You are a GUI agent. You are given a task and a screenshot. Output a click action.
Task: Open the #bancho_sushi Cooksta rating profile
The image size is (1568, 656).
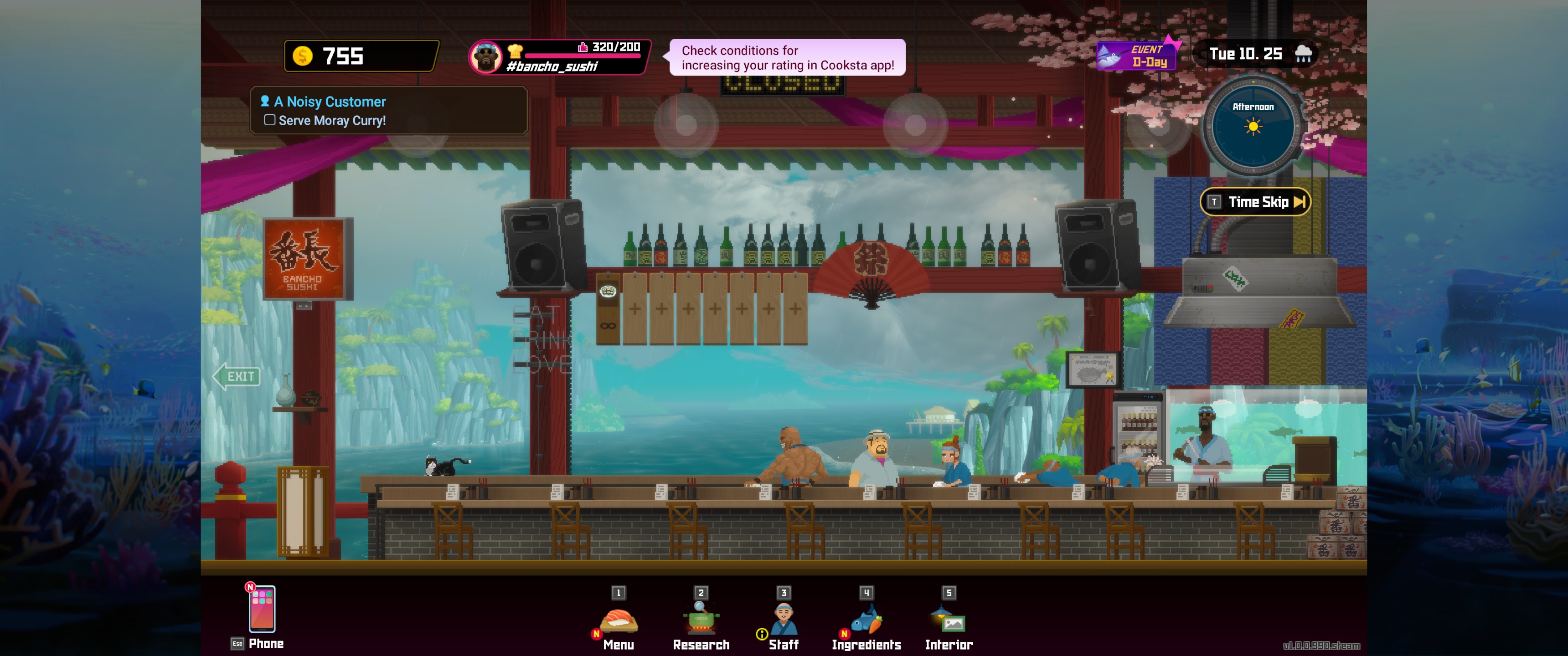click(559, 57)
